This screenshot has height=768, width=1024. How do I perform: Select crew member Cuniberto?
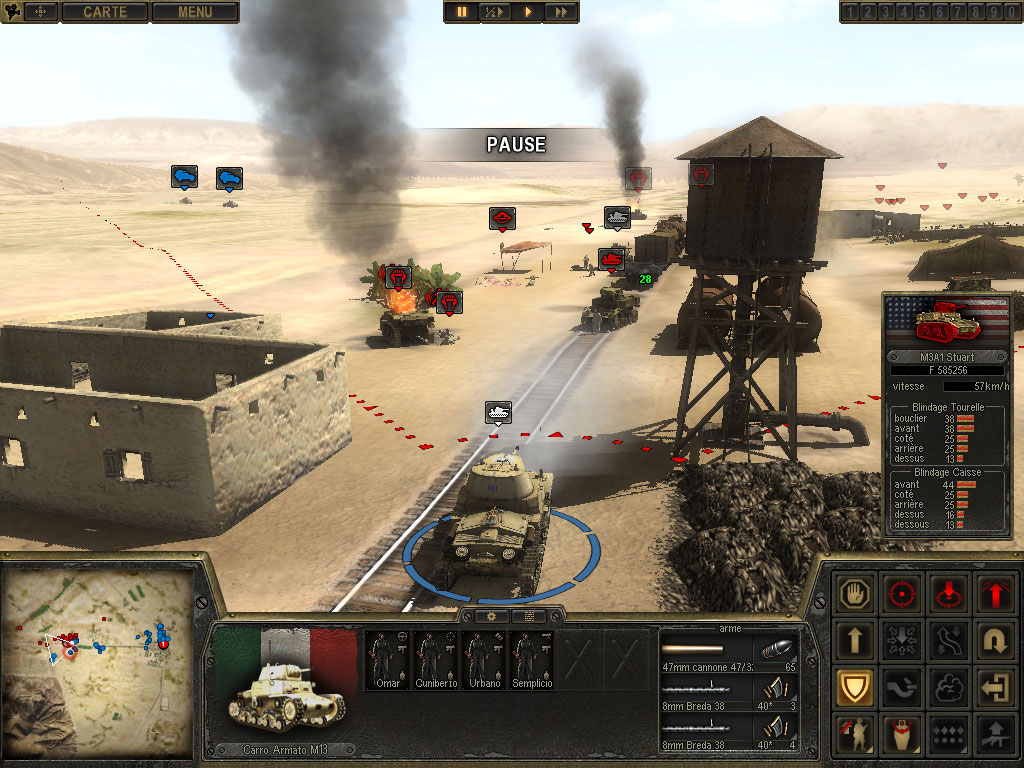[435, 660]
